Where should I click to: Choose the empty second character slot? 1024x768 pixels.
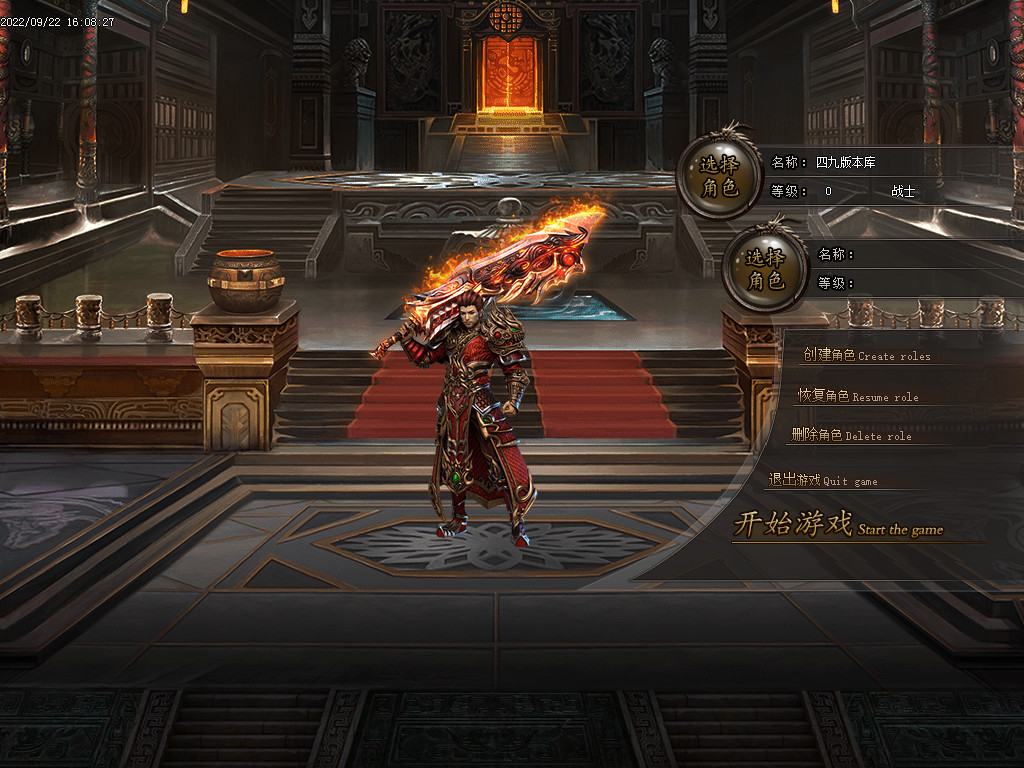click(765, 270)
